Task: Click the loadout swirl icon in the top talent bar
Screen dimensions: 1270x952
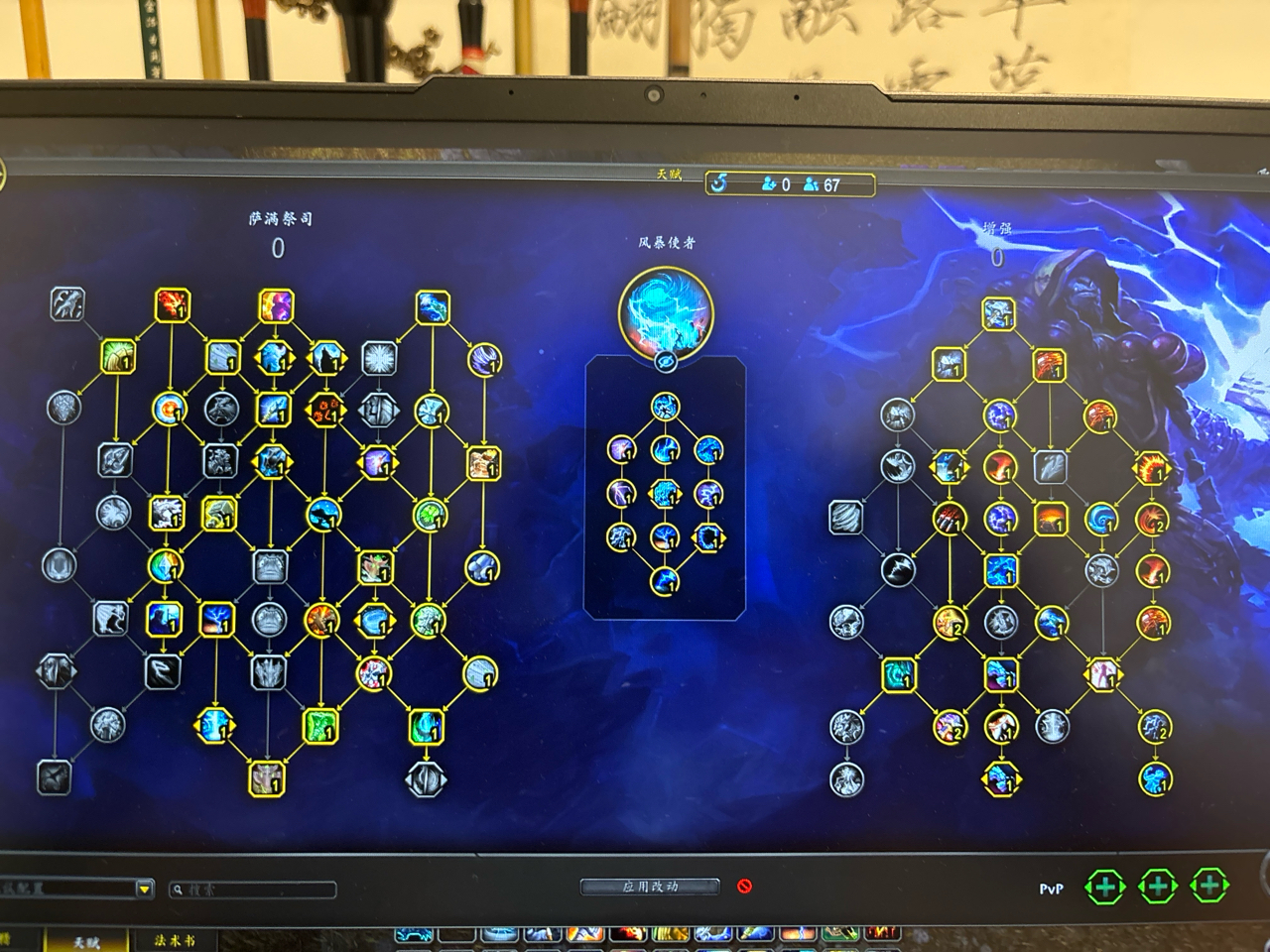Action: (x=717, y=181)
